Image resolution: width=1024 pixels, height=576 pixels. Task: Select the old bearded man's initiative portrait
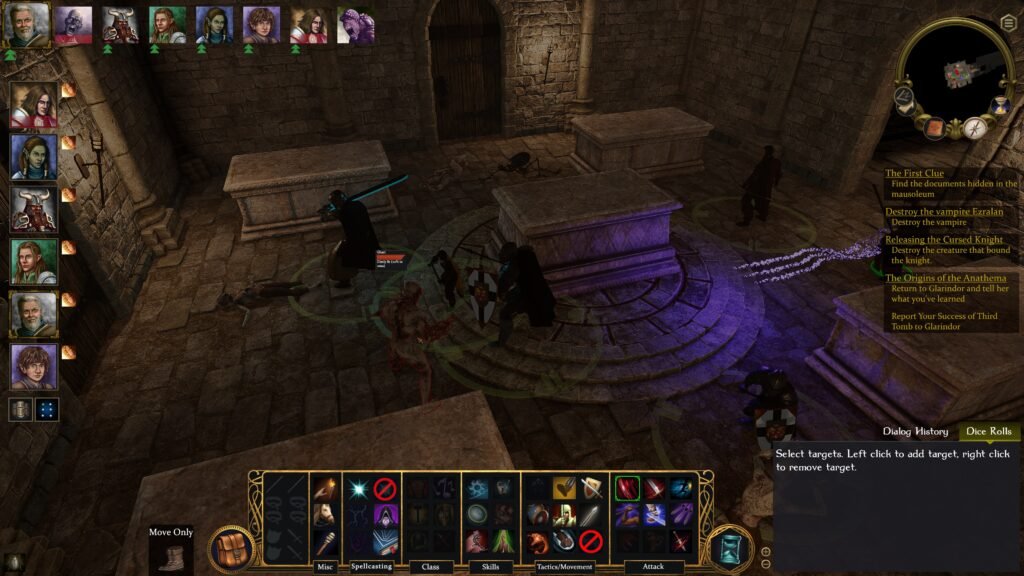25,24
